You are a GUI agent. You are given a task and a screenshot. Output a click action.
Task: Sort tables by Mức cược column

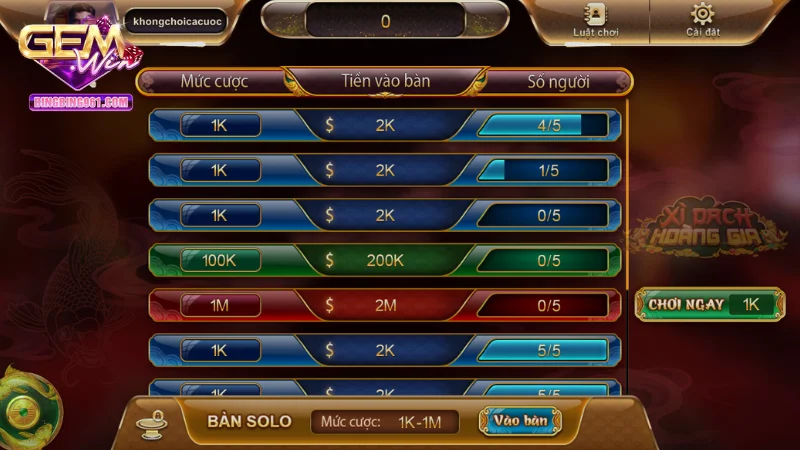pos(214,81)
